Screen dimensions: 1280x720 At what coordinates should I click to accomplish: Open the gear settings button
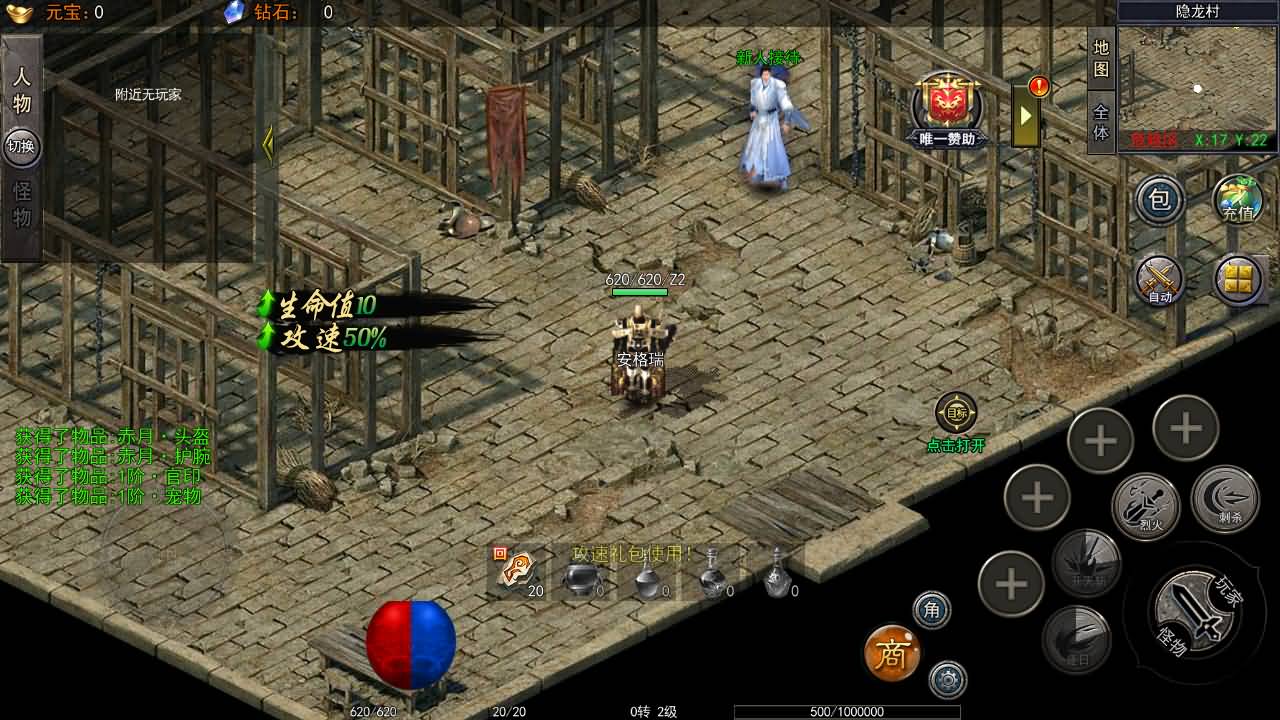(x=947, y=680)
